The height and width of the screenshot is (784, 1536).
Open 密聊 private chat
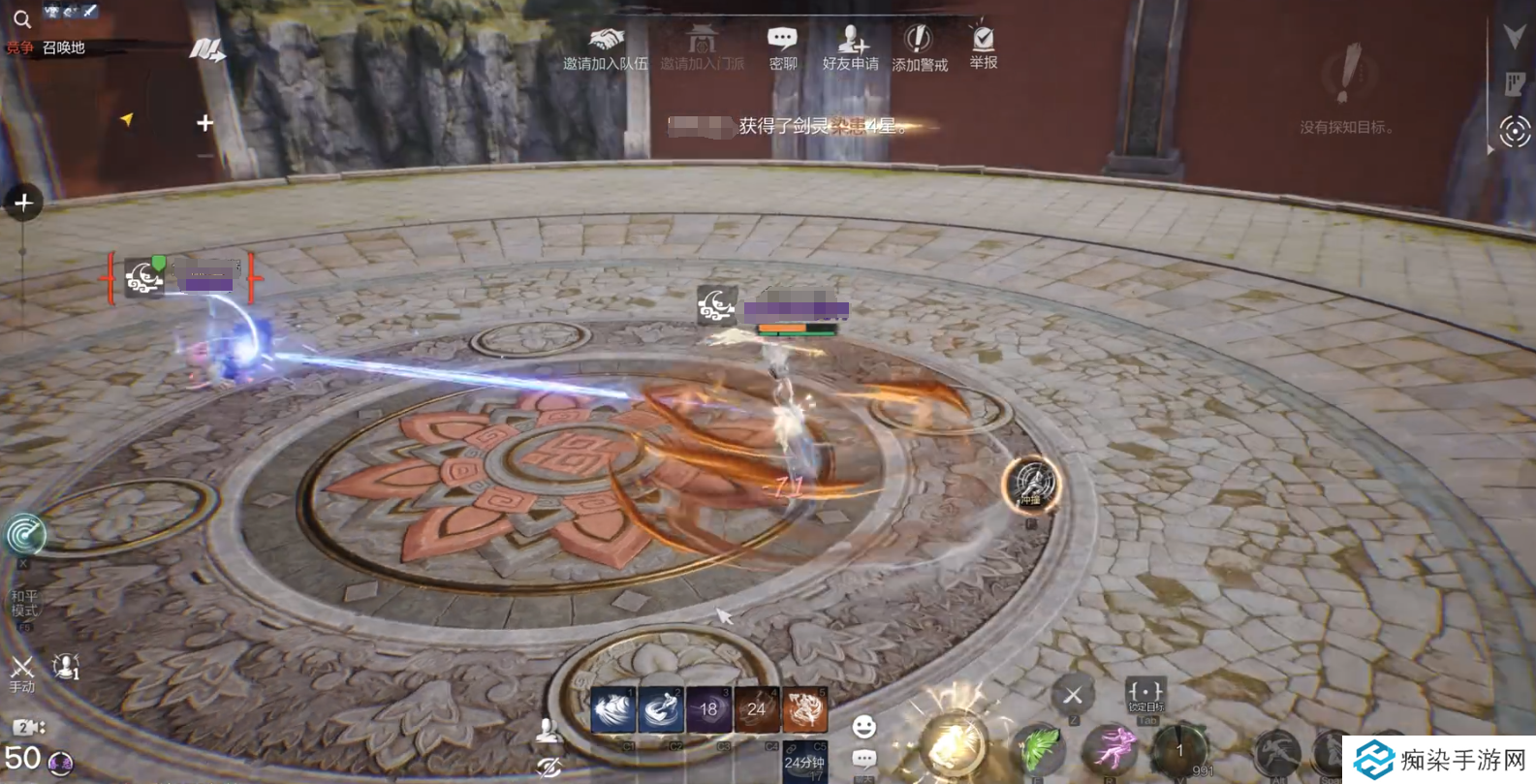pos(782,47)
